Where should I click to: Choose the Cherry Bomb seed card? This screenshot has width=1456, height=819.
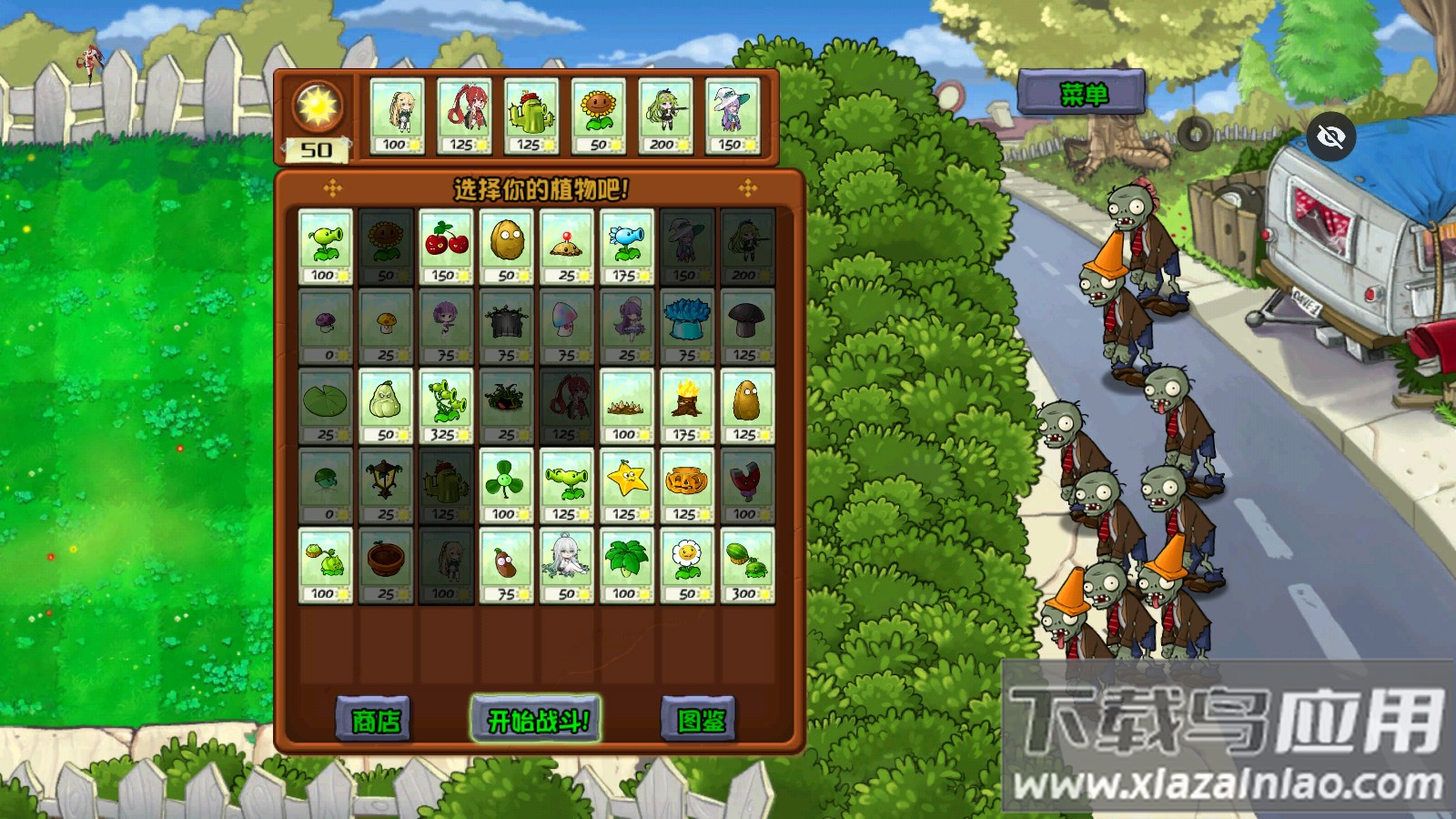446,247
